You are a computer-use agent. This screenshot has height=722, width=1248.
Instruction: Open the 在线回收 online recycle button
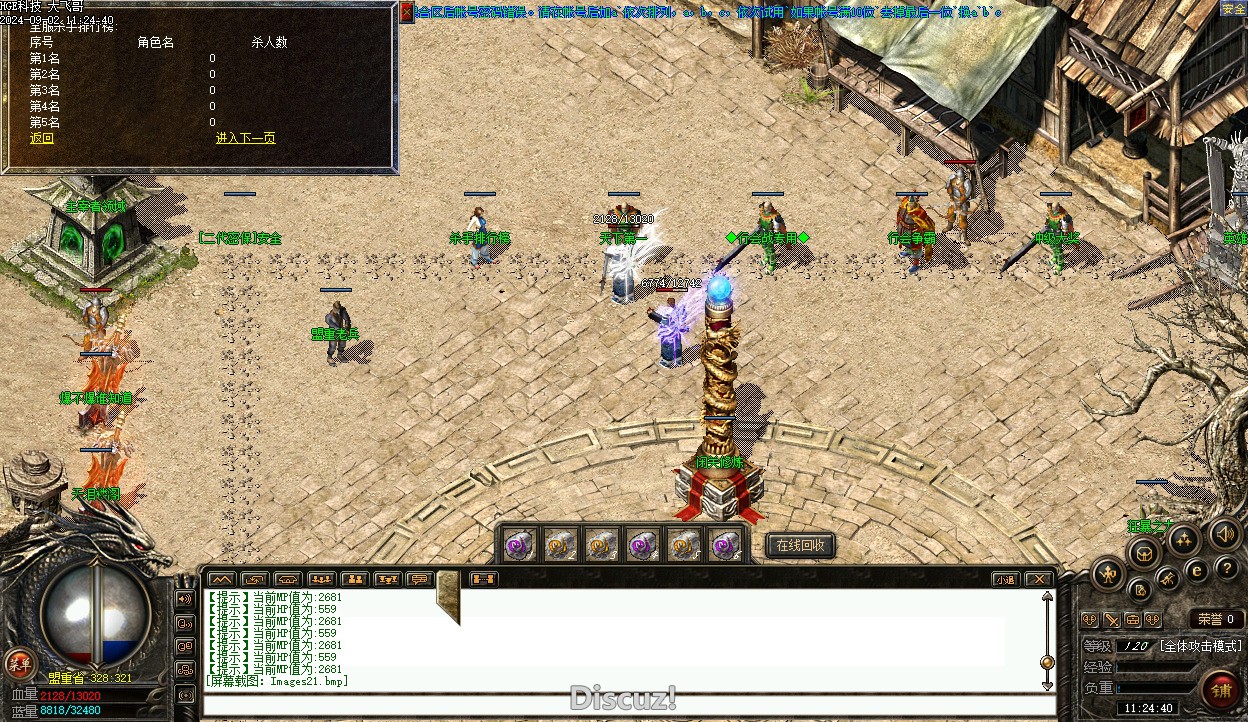(x=800, y=545)
